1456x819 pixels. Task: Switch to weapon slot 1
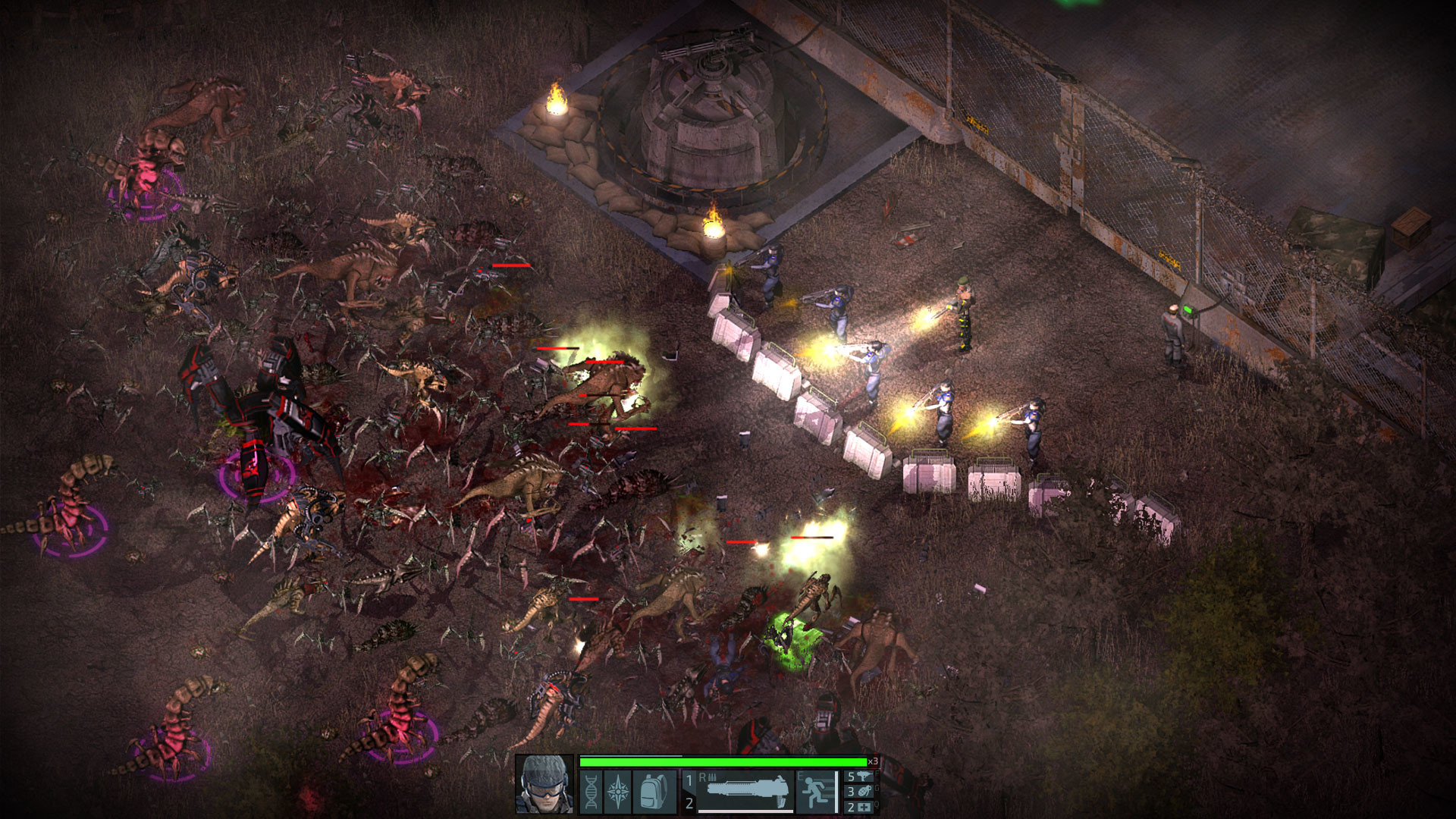[689, 779]
